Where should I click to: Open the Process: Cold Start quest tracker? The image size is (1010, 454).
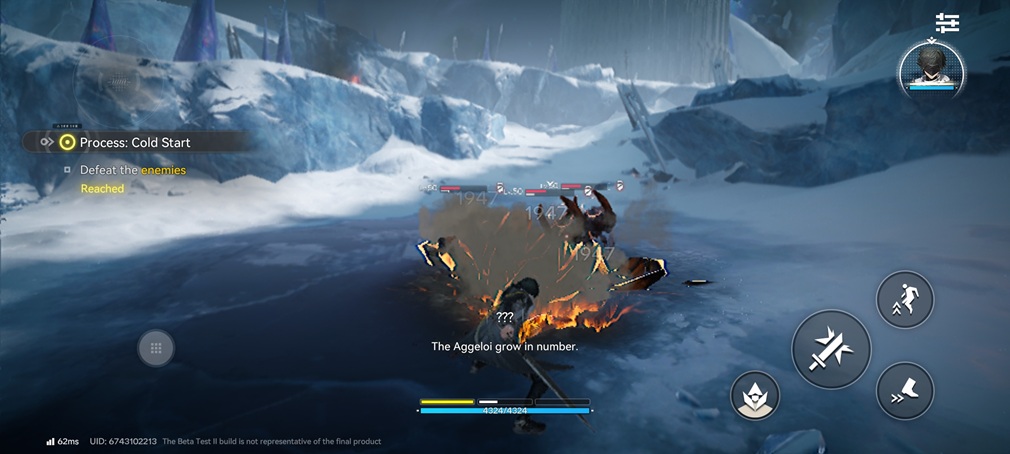click(134, 142)
